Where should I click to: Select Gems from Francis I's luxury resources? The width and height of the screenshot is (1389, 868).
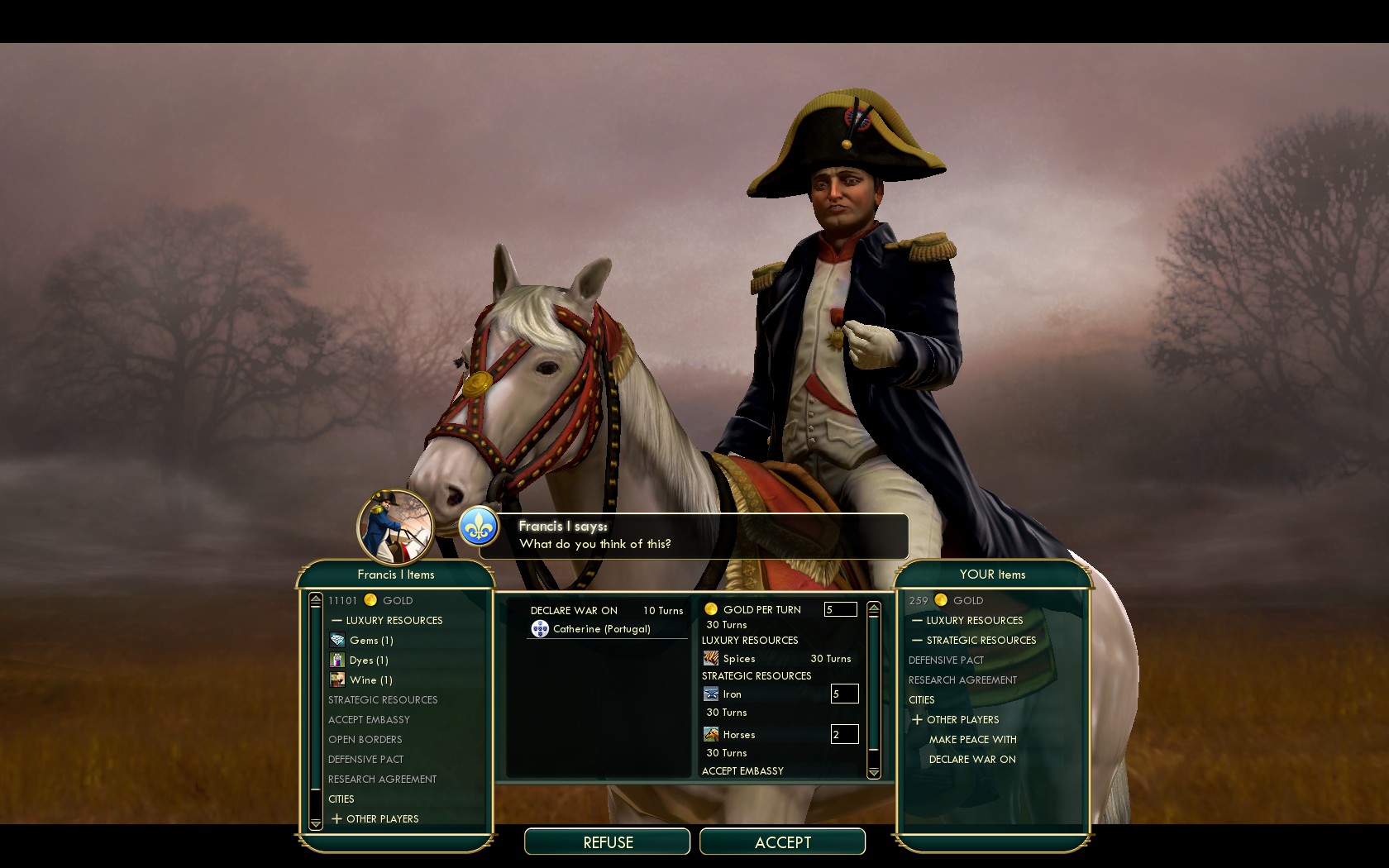pyautogui.click(x=370, y=640)
